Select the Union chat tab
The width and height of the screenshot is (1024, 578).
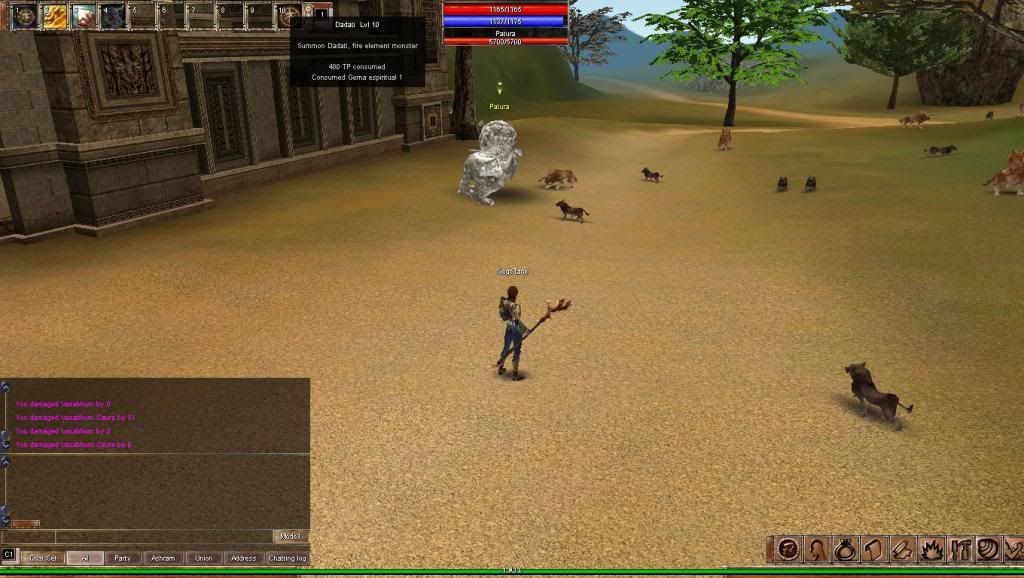(203, 558)
